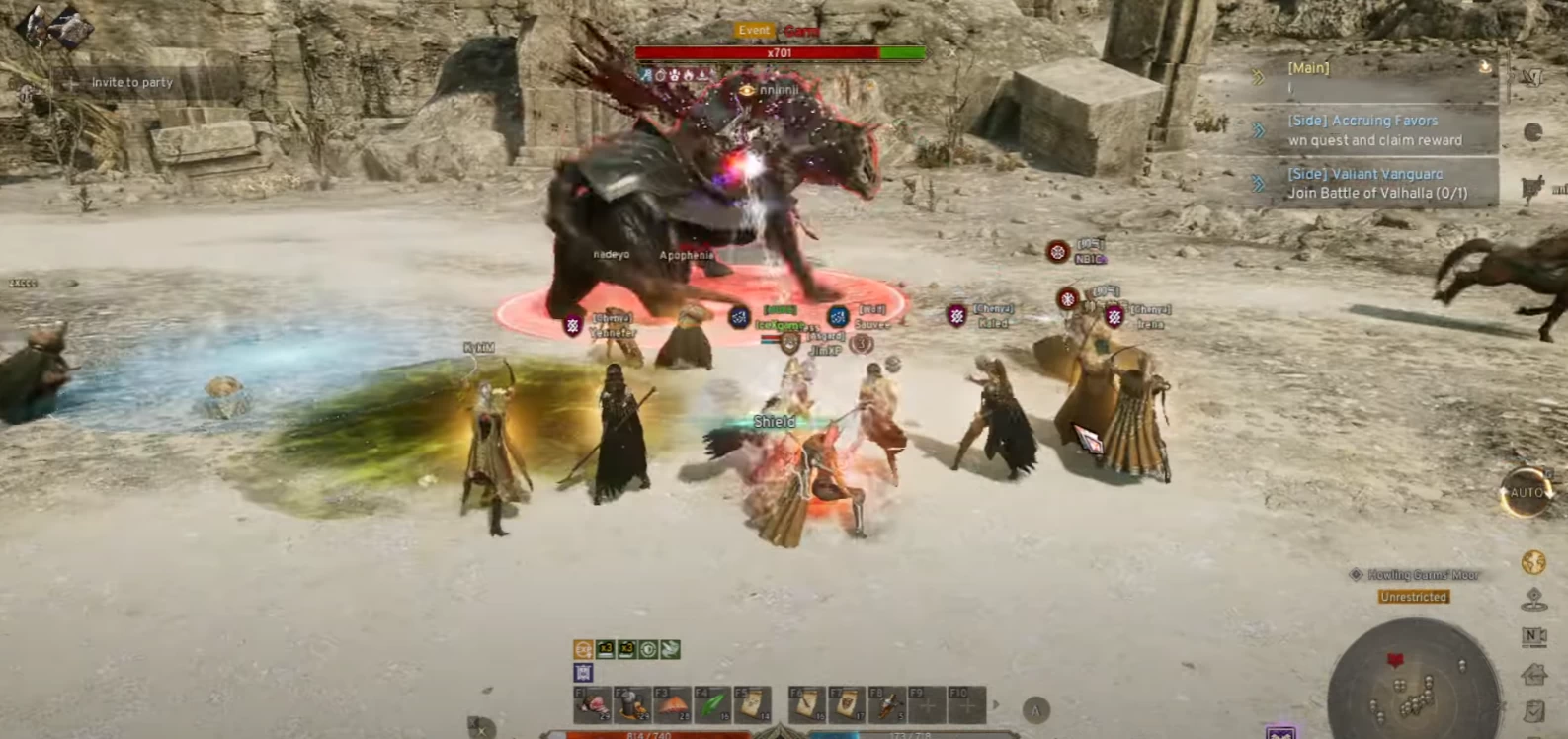
Task: Use the meat item in slot F1
Action: click(x=593, y=705)
